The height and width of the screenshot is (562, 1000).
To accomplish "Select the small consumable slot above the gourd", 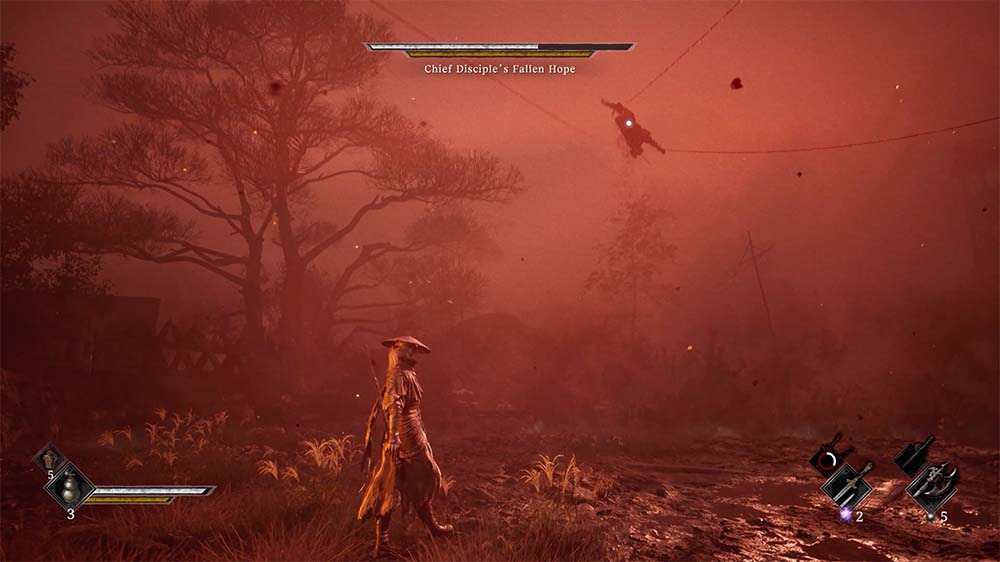I will tap(48, 460).
